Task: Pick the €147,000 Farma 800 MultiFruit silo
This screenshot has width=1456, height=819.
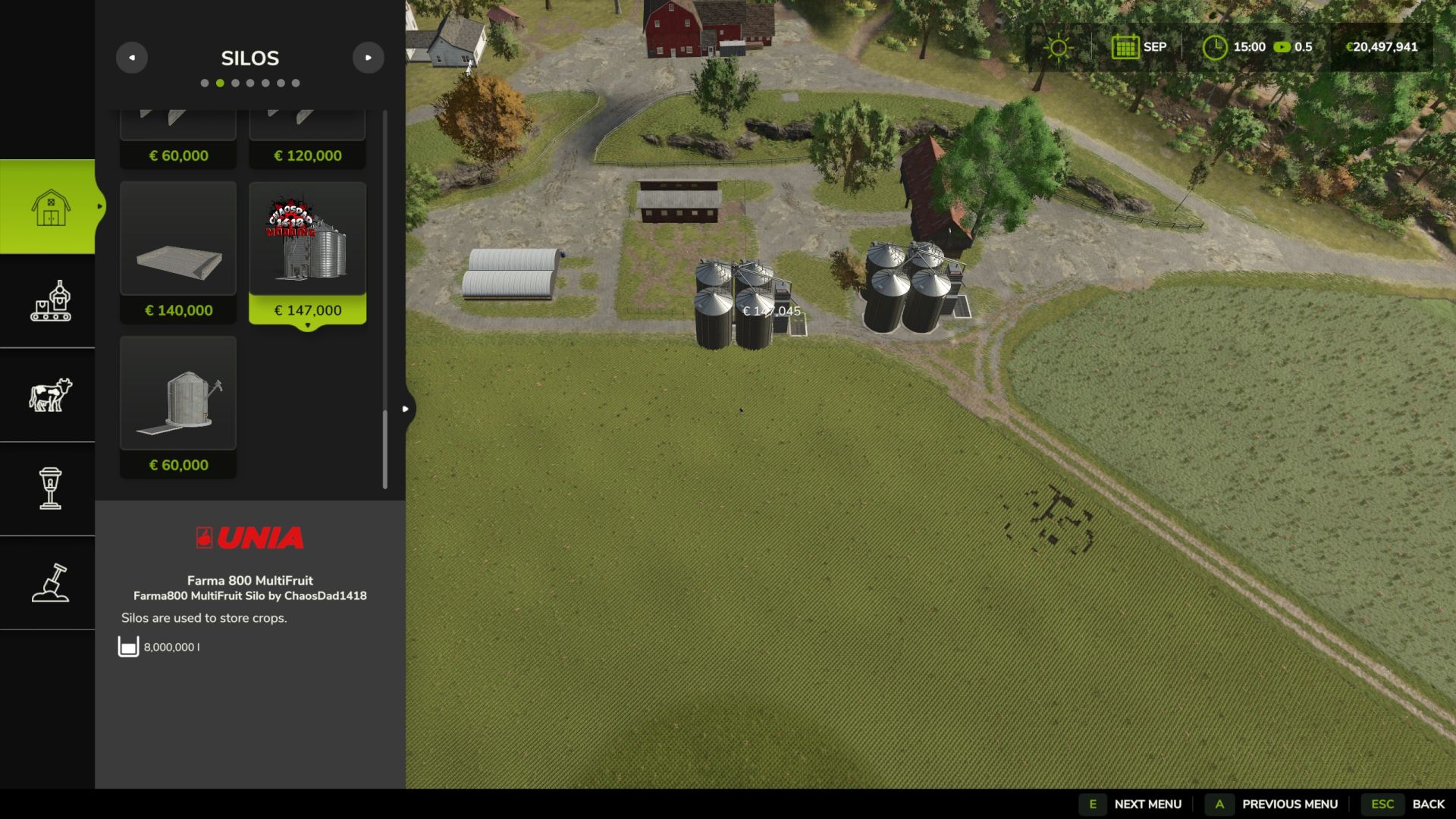Action: (x=307, y=252)
